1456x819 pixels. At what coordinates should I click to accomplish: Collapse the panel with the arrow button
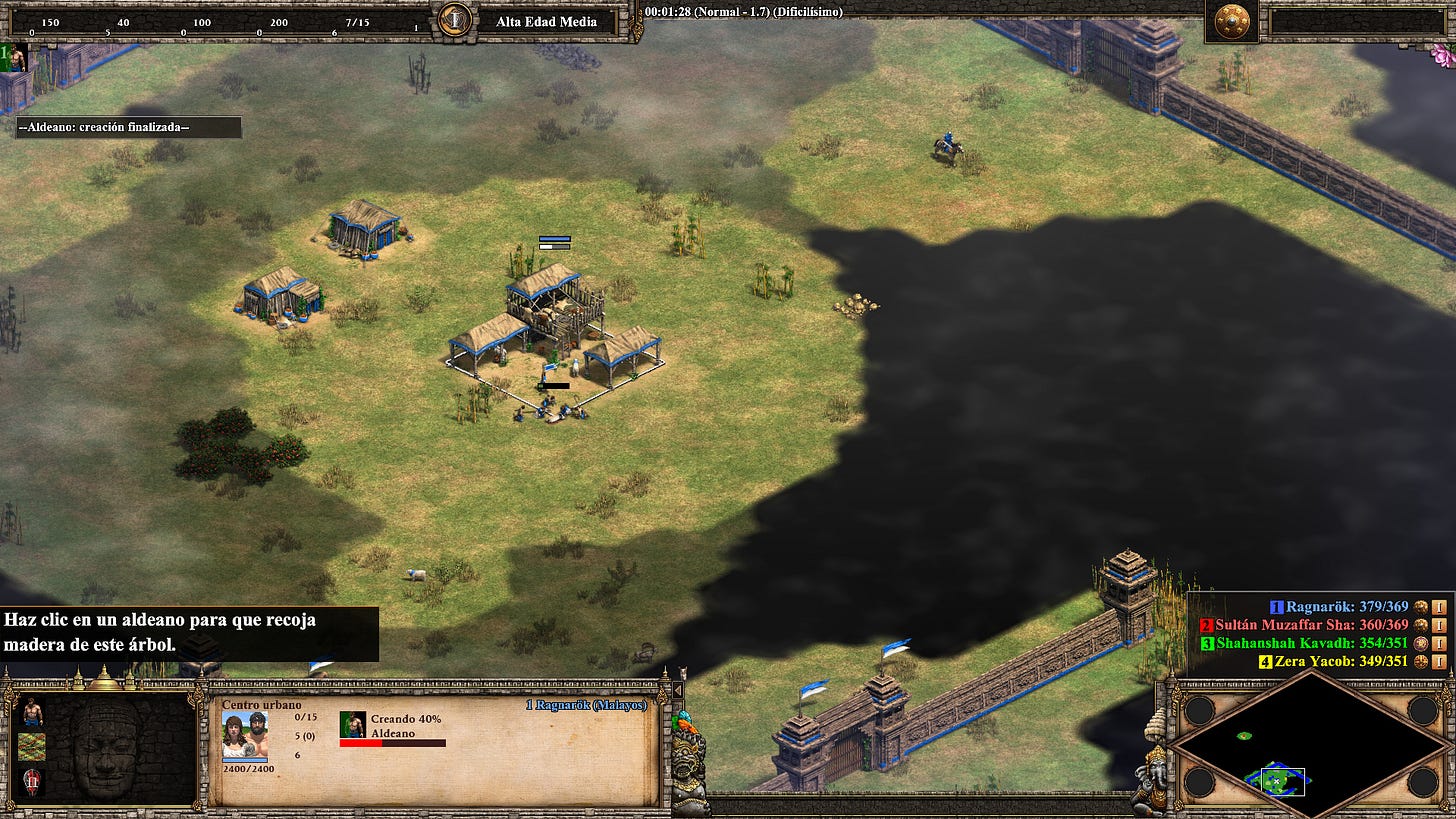click(x=678, y=690)
